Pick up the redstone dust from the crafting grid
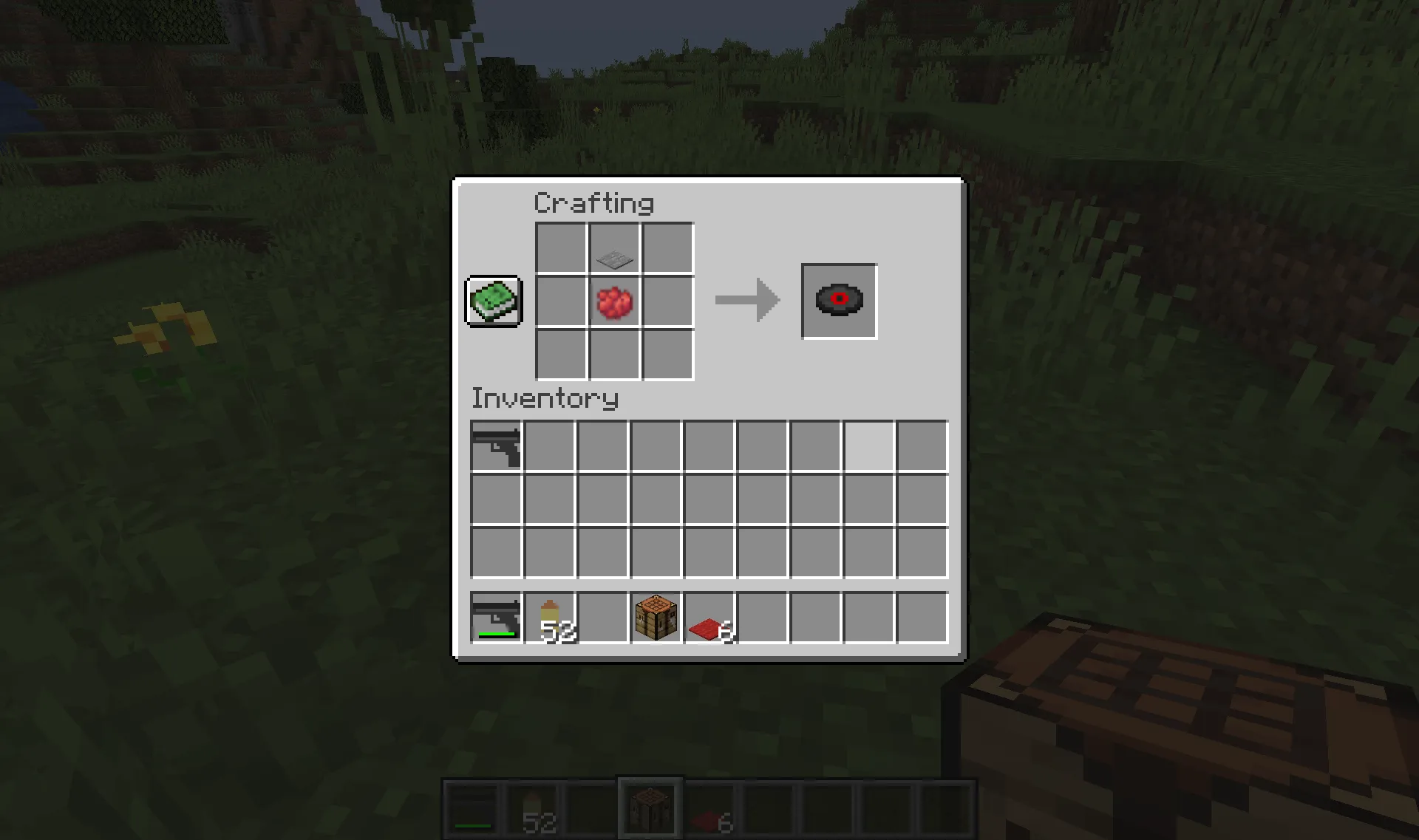The image size is (1419, 840). (x=613, y=301)
